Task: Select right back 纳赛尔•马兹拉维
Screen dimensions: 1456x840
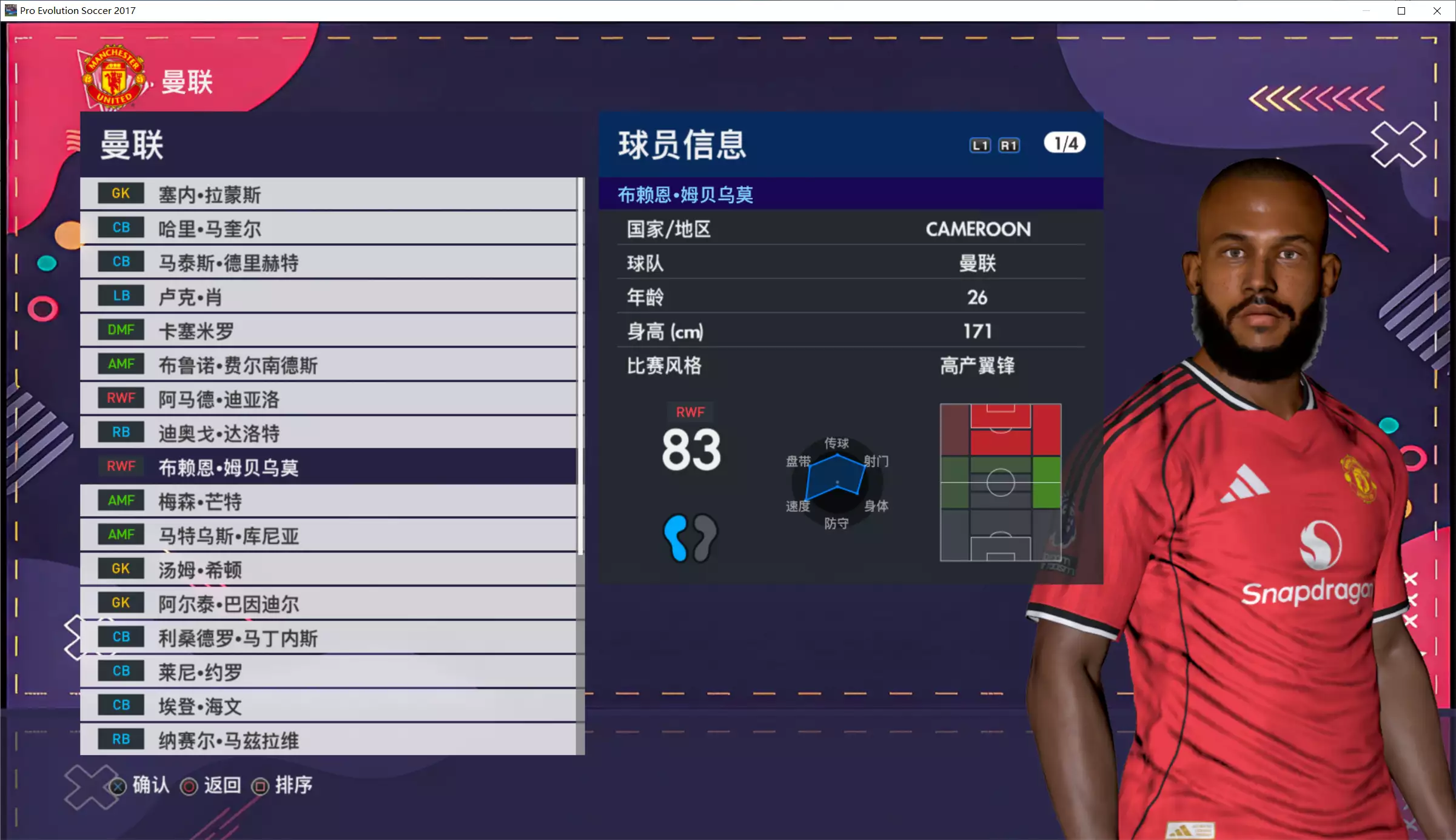Action: click(x=327, y=740)
